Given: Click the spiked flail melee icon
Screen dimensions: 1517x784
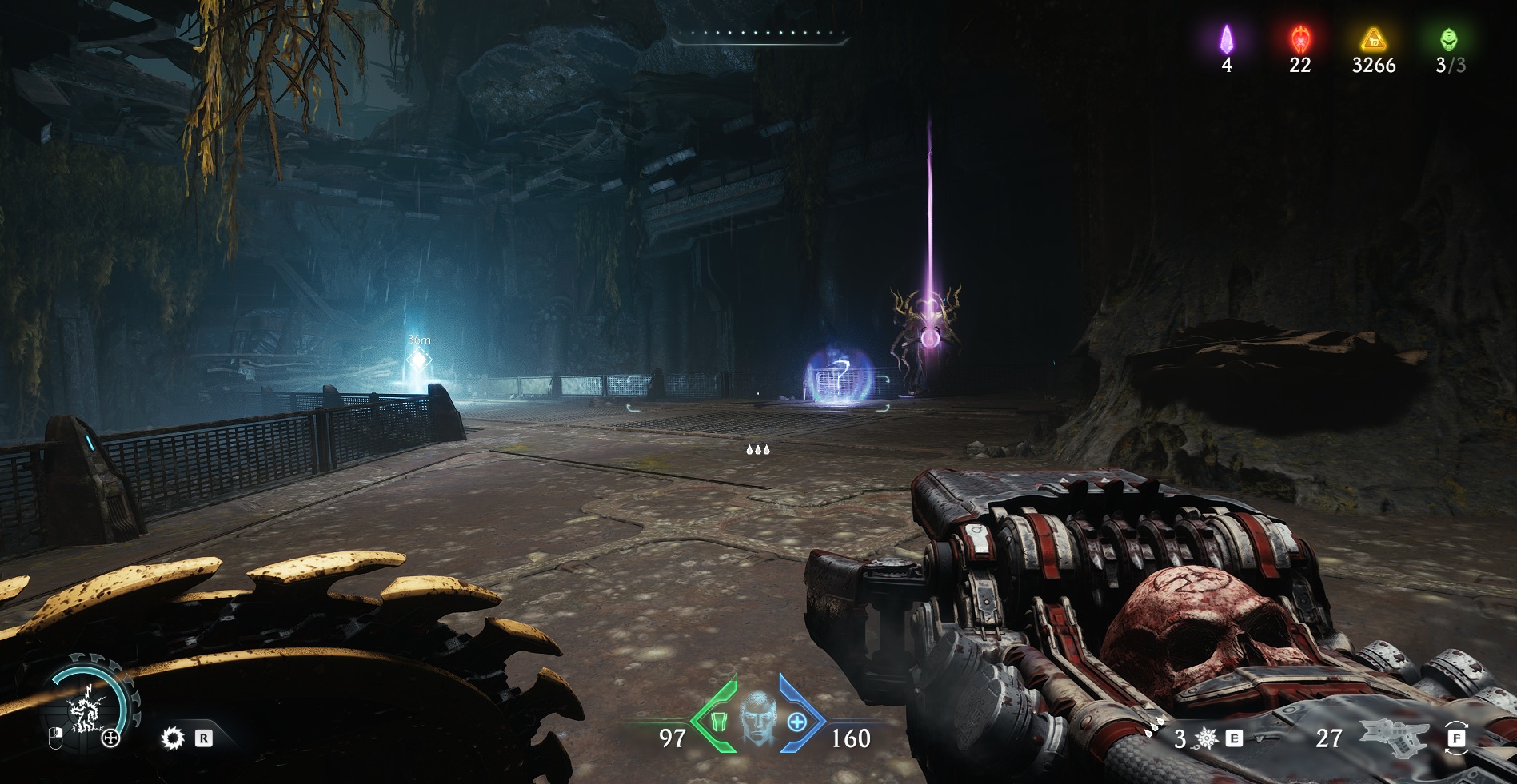Looking at the screenshot, I should 1206,738.
